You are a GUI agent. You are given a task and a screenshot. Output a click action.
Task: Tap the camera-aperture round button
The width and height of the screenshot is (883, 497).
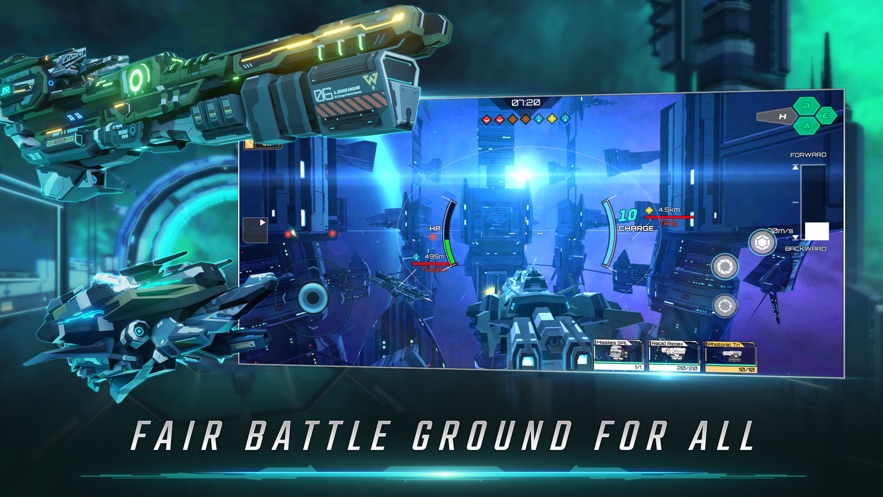coord(724,267)
